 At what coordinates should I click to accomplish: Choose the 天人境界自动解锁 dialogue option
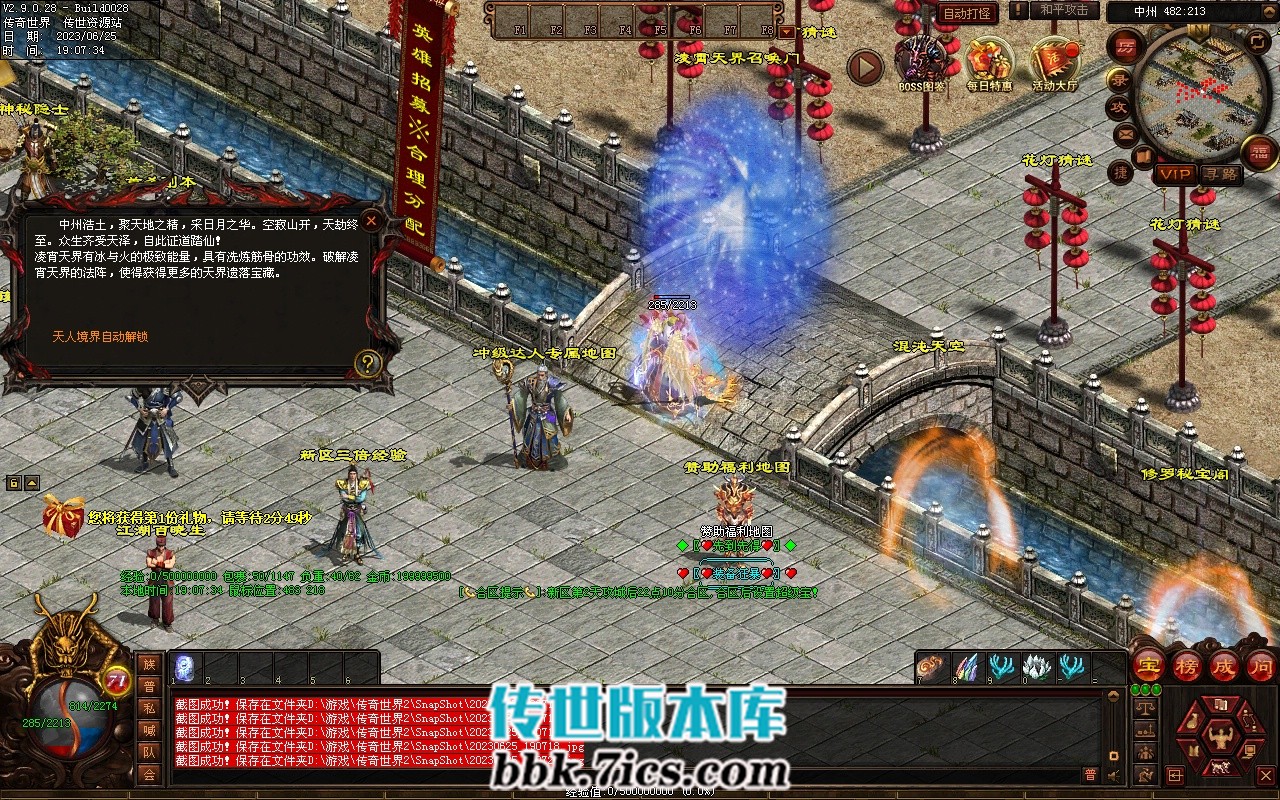pos(100,337)
